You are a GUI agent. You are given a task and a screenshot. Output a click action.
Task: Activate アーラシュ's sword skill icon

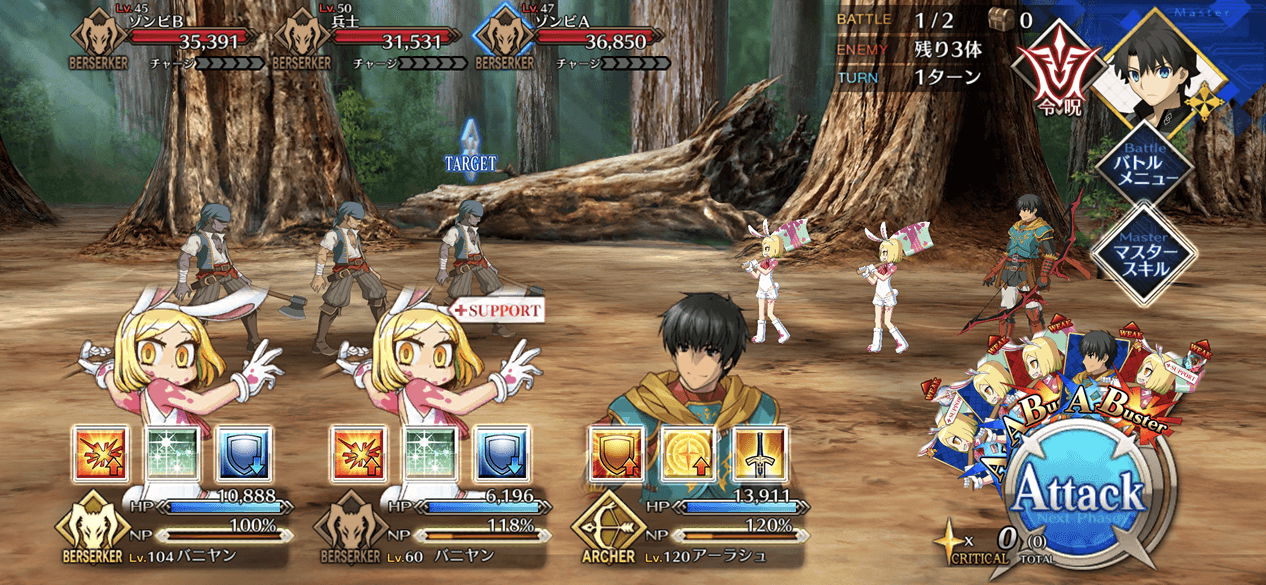pos(759,453)
